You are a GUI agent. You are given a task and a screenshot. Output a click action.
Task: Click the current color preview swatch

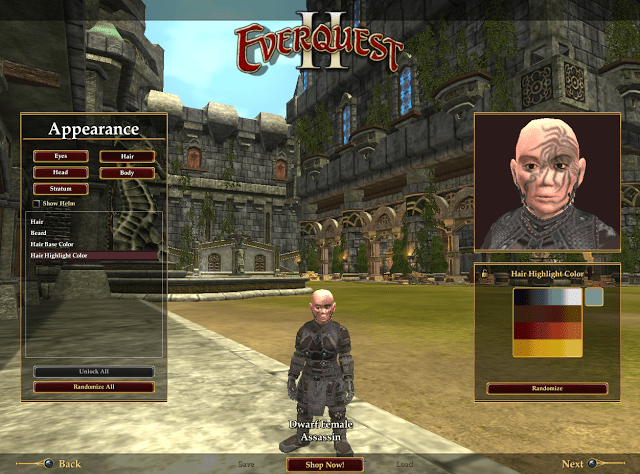click(x=594, y=297)
